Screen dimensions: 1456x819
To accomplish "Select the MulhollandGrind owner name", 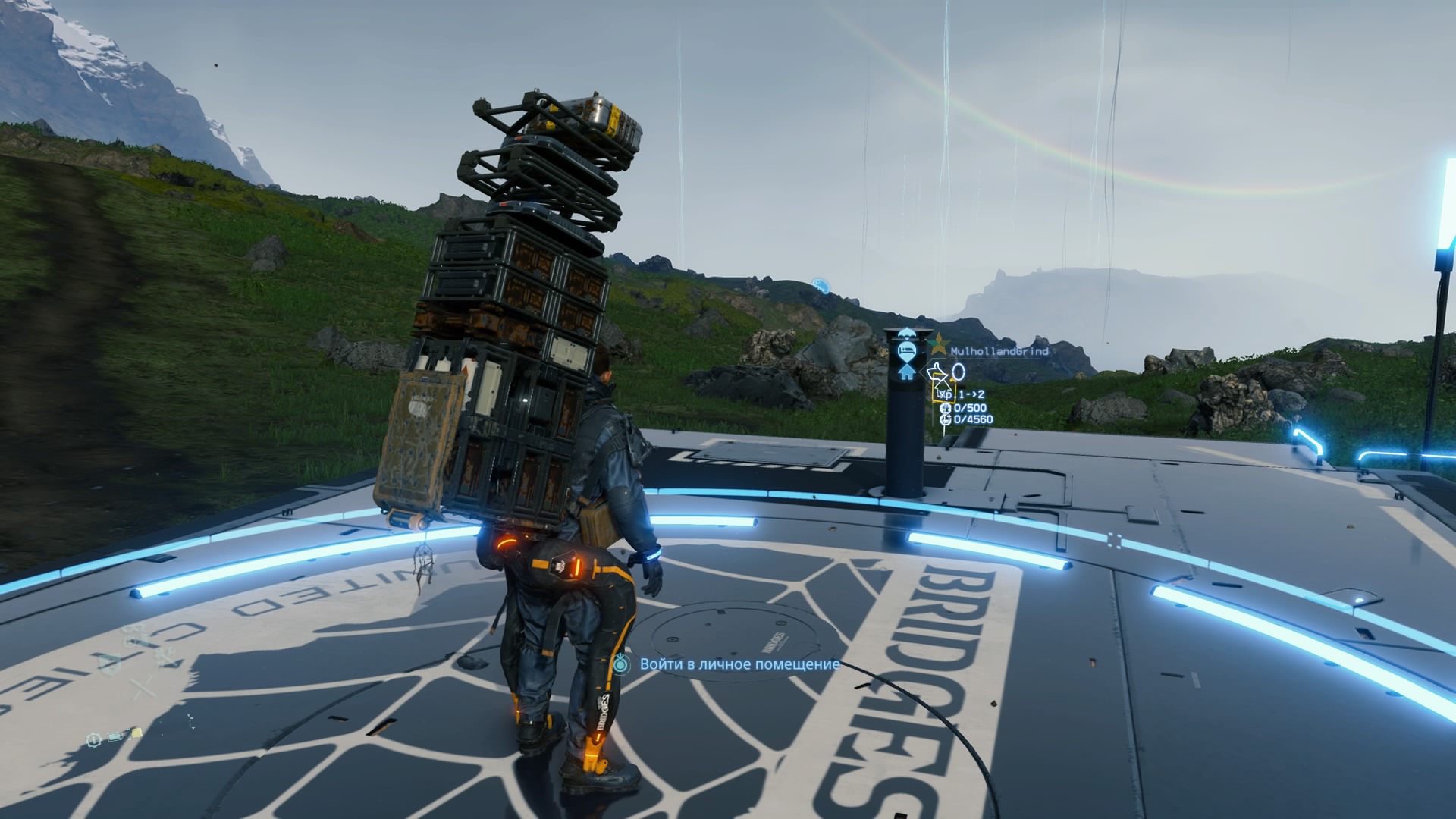I will click(x=999, y=351).
